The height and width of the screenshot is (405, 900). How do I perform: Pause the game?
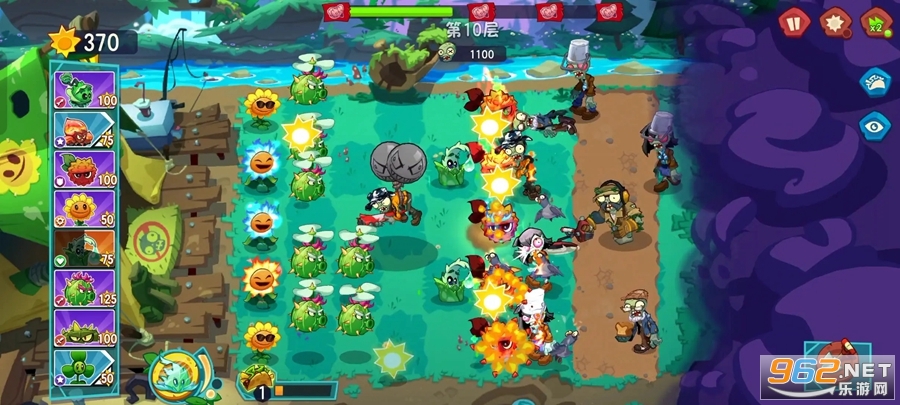[792, 20]
